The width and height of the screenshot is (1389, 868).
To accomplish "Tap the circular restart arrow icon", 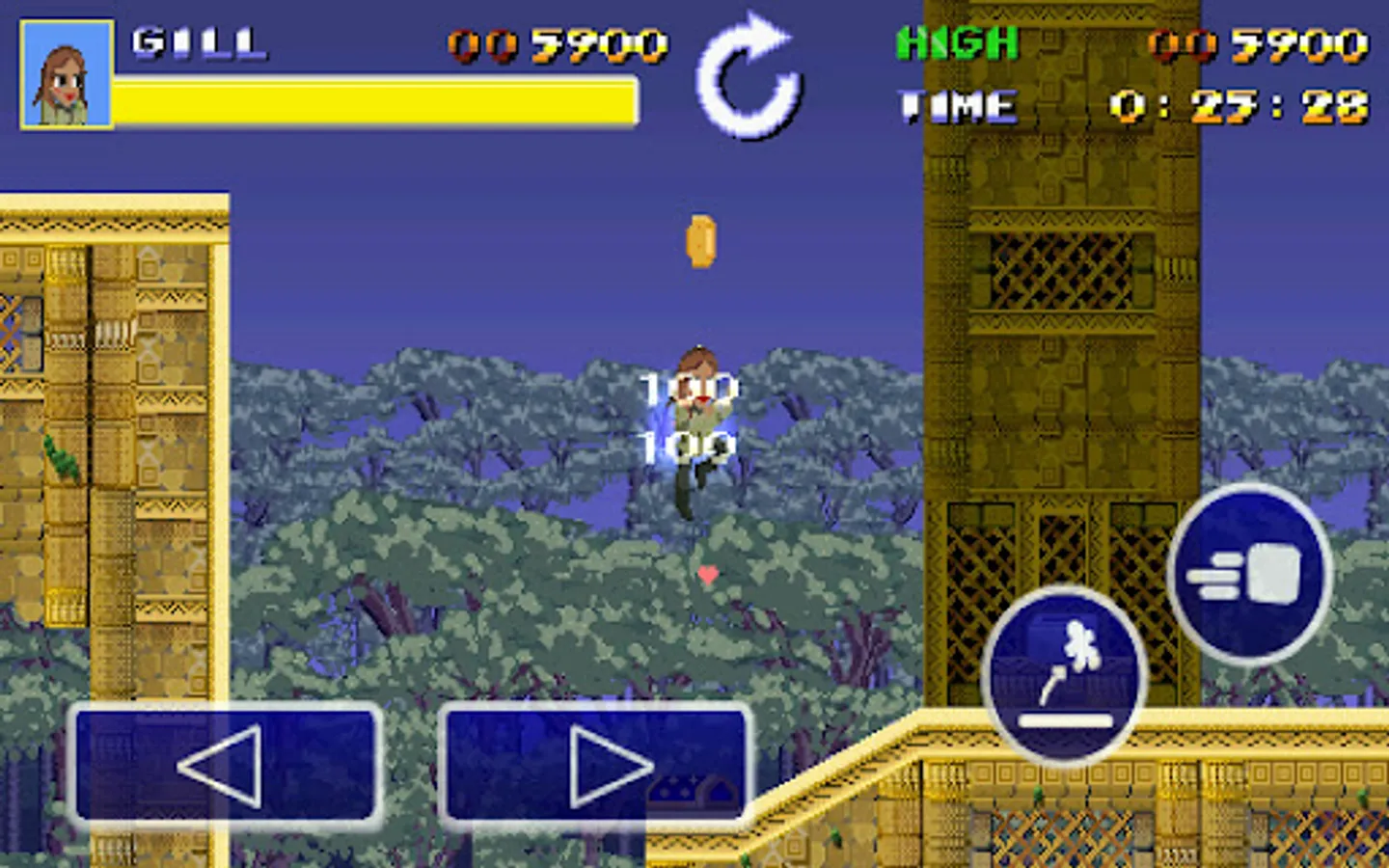I will [x=751, y=82].
